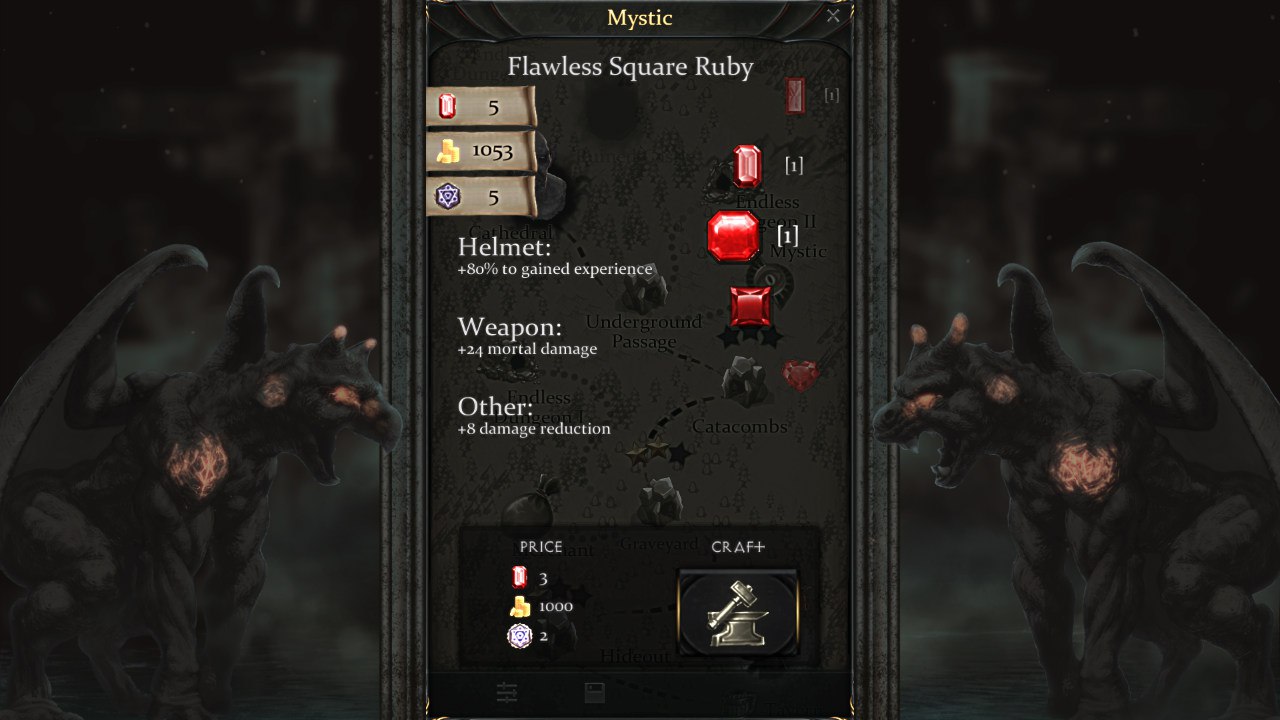Click the arcane crystal icon priced at 2
The width and height of the screenshot is (1280, 720).
tap(518, 636)
